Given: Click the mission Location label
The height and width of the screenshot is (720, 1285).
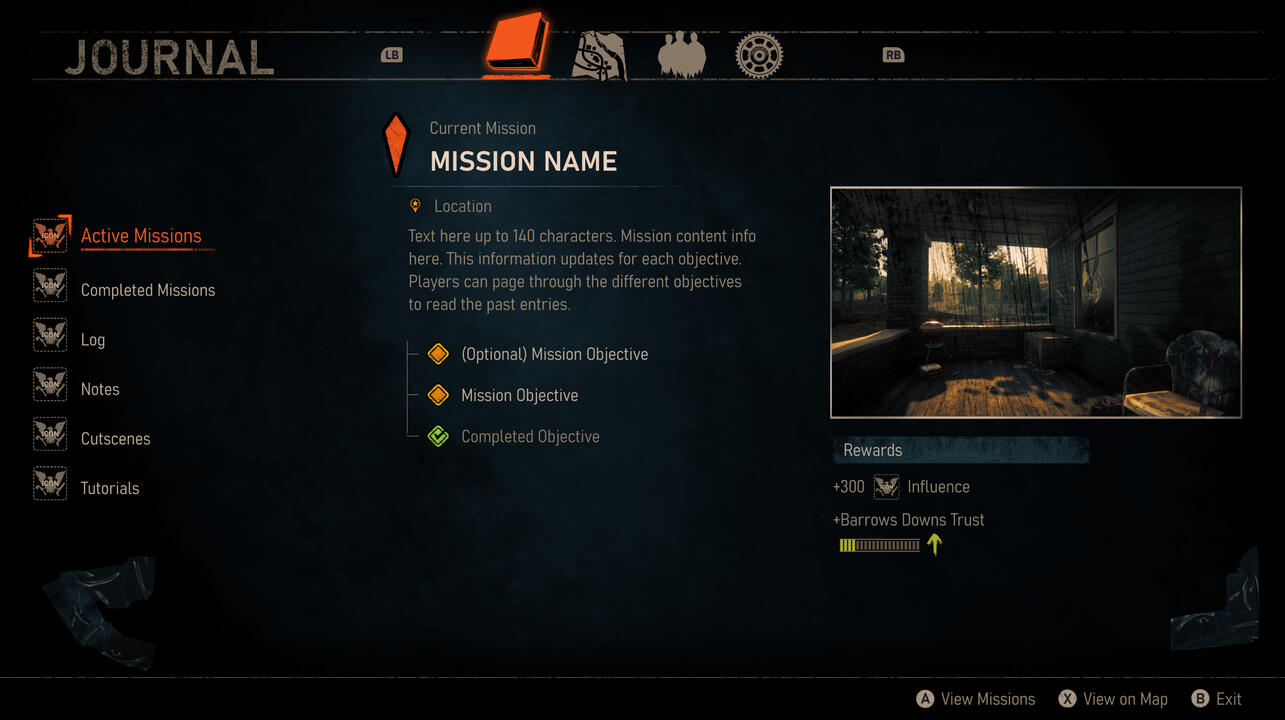Looking at the screenshot, I should (462, 206).
